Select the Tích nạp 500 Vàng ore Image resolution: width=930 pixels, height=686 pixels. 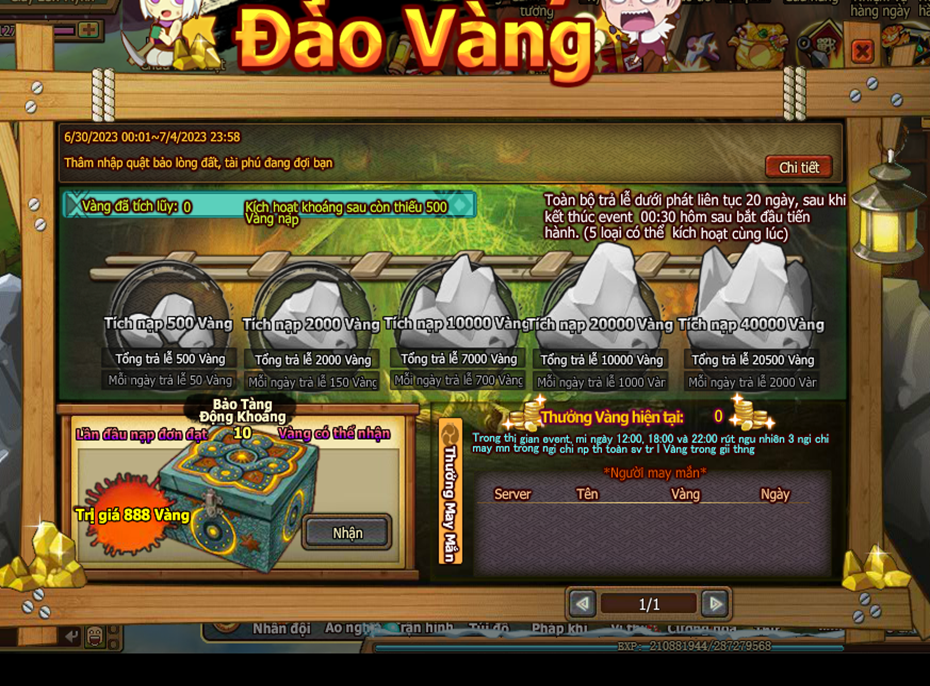168,299
